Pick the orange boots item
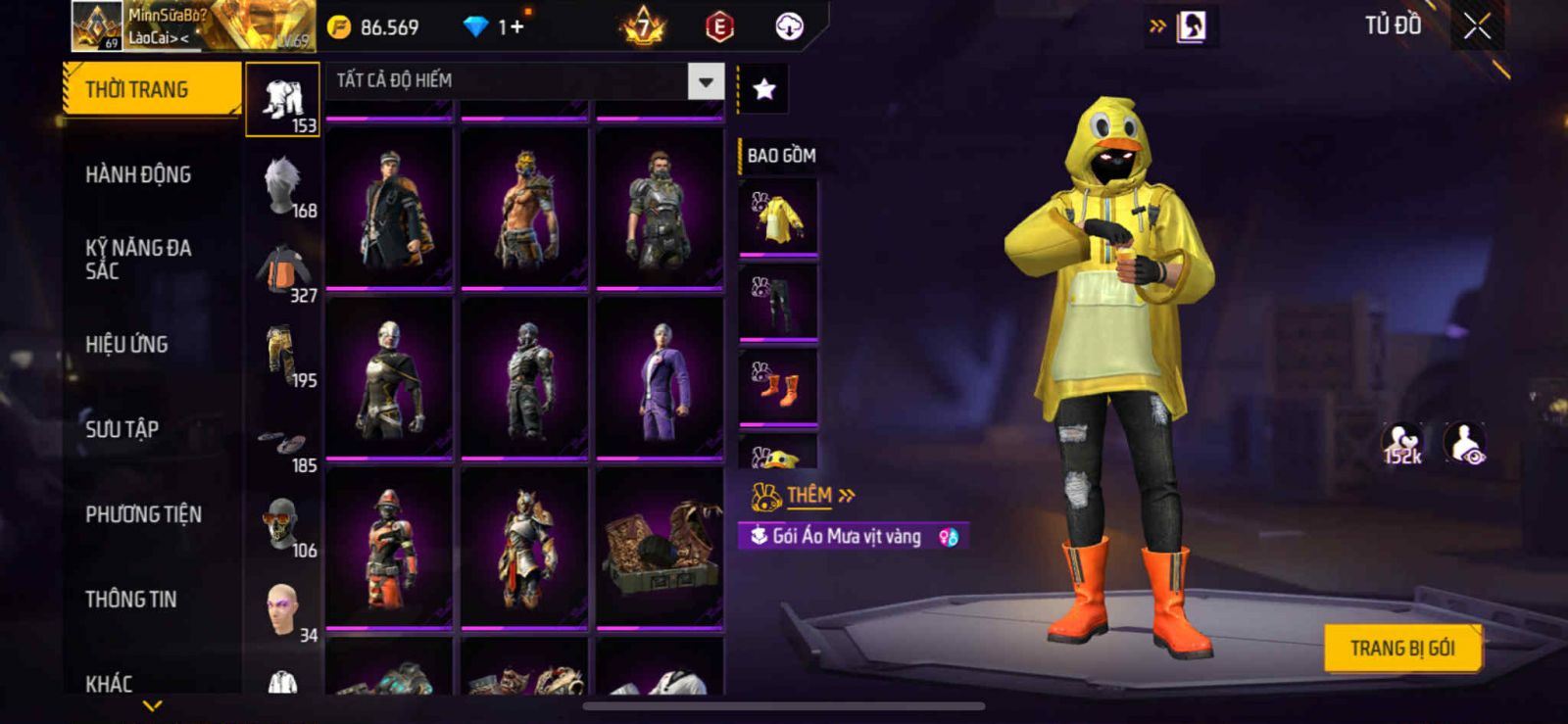This screenshot has width=1568, height=724. pos(778,387)
